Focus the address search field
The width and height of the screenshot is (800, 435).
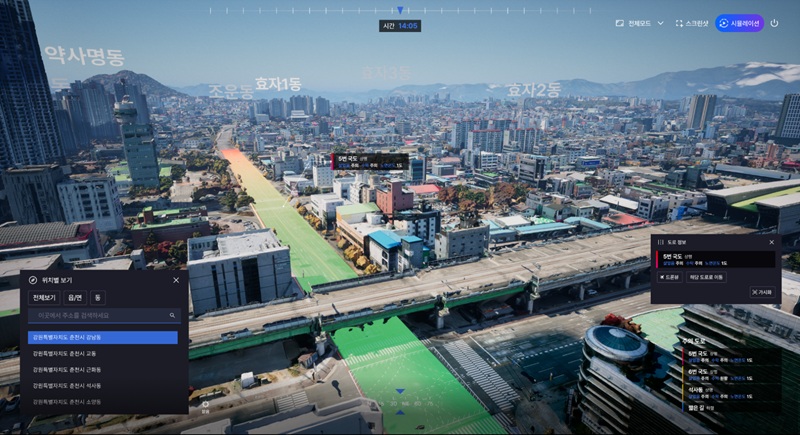point(100,315)
